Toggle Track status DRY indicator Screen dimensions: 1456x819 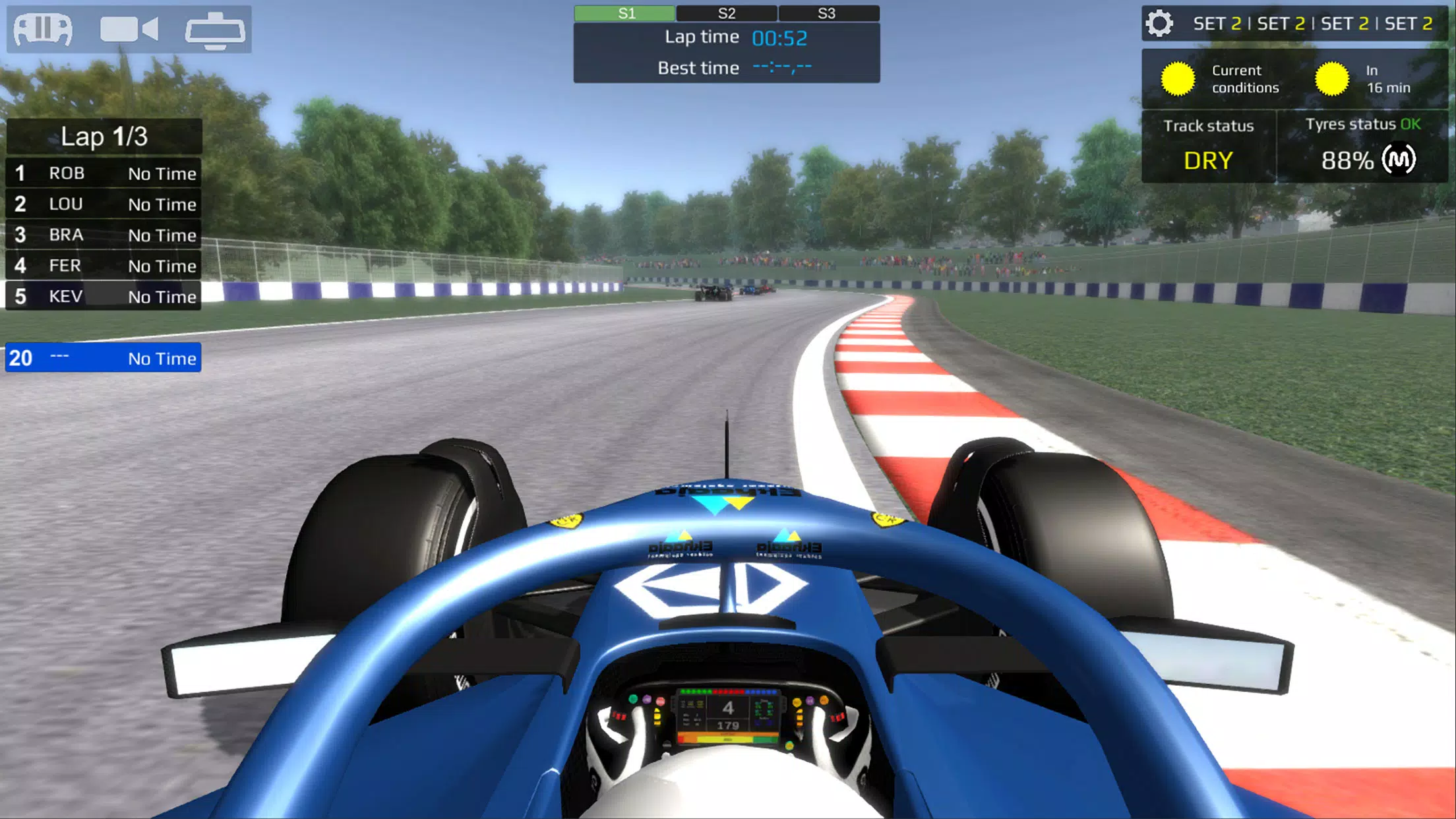tap(1208, 159)
